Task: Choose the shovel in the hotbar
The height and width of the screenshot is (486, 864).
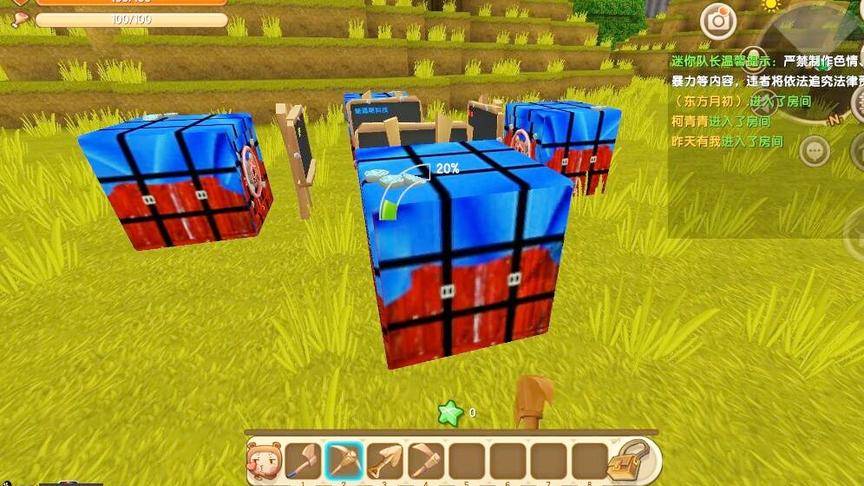Action: [x=386, y=460]
